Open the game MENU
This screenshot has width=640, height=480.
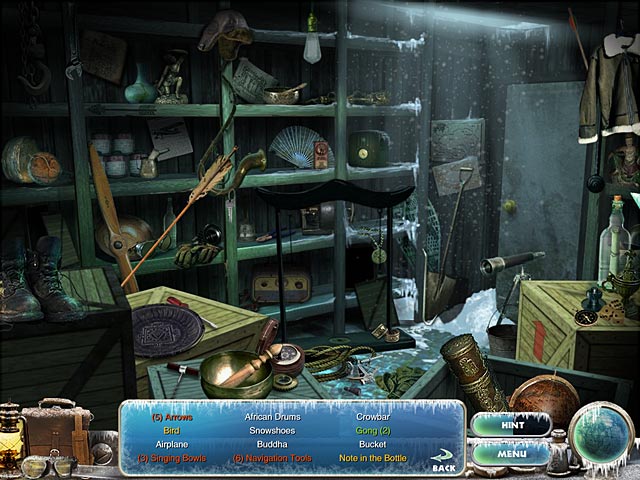(510, 453)
